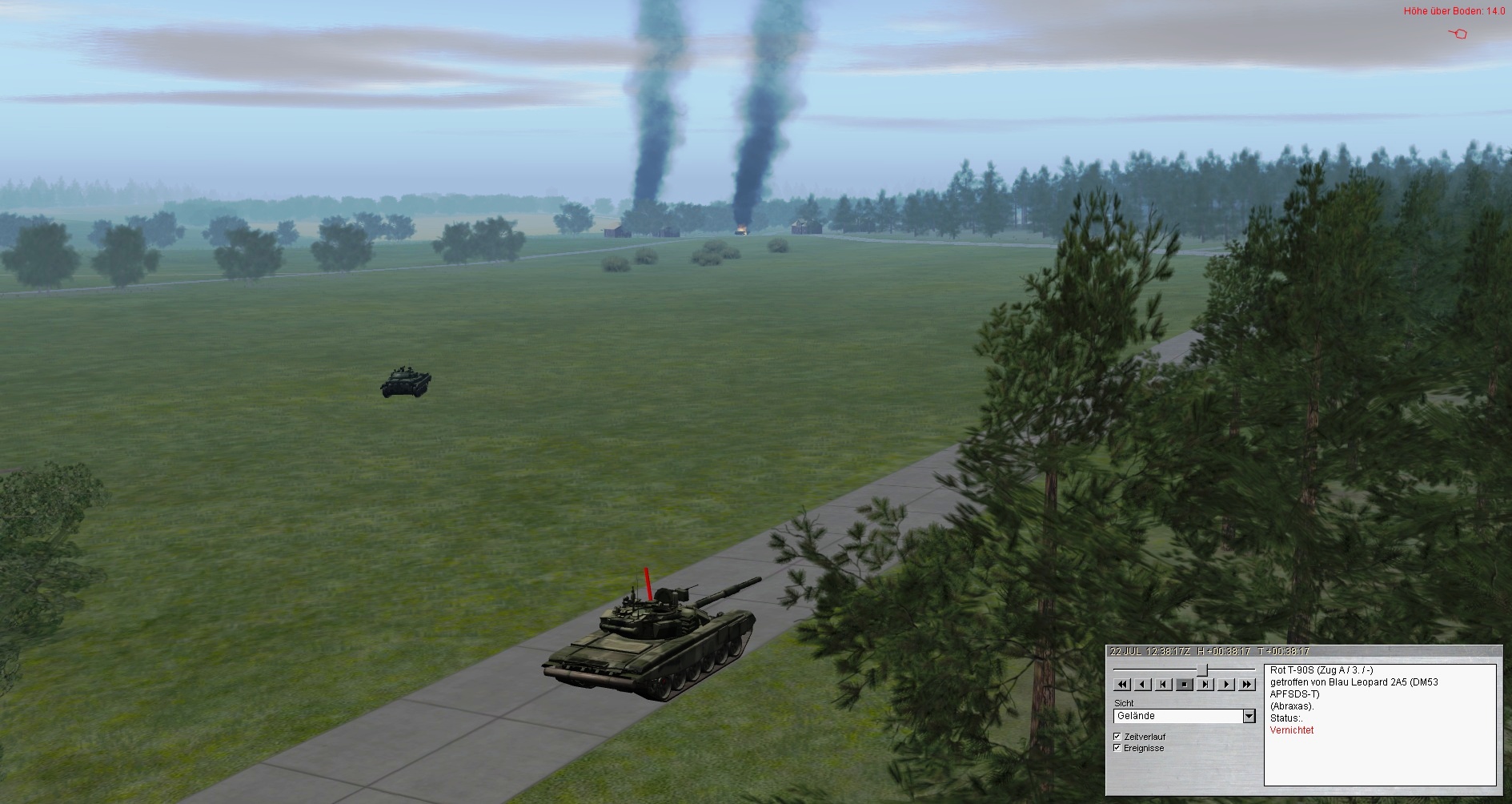Uncheck the Ereignisse checkbox
1512x804 pixels.
(1117, 748)
